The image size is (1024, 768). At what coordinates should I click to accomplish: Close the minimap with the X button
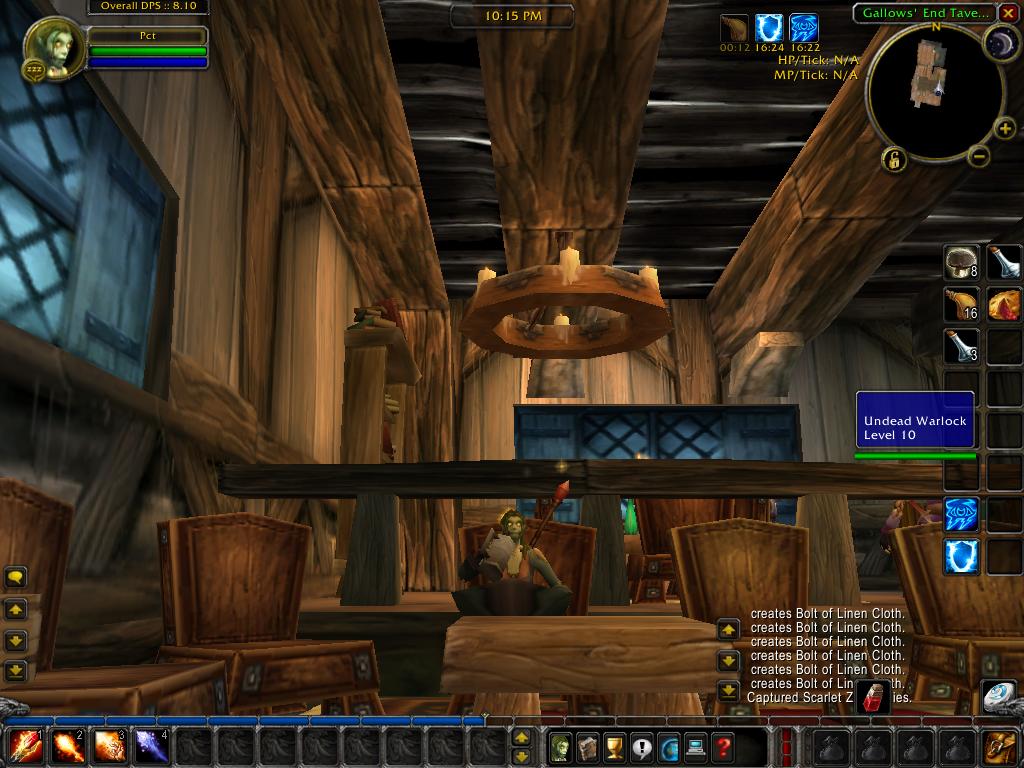point(1008,13)
